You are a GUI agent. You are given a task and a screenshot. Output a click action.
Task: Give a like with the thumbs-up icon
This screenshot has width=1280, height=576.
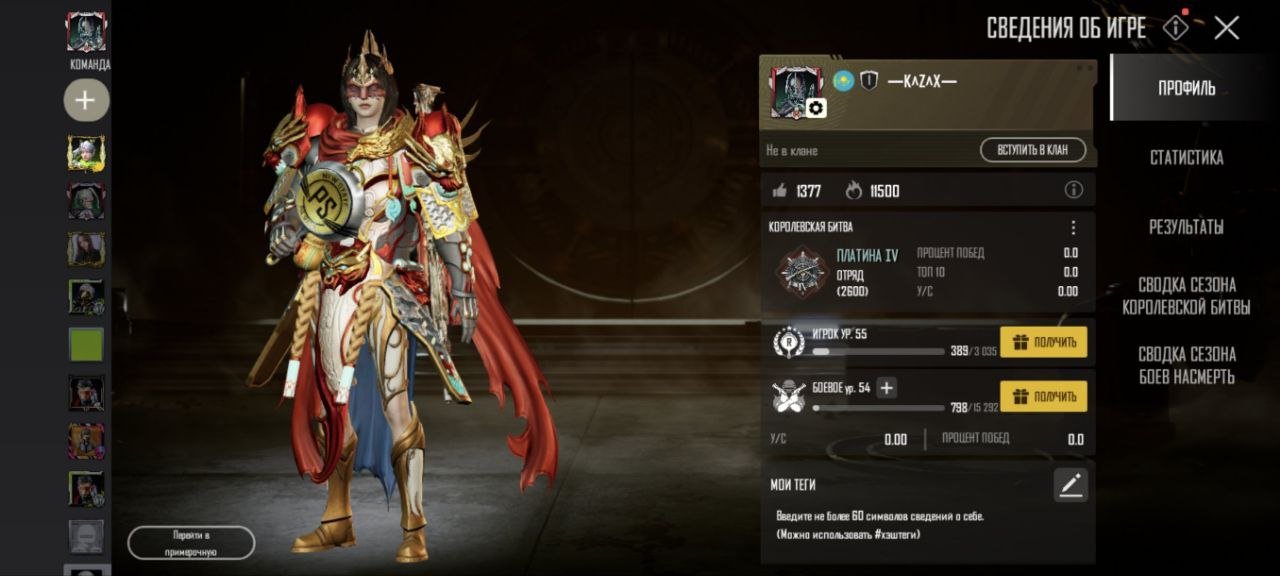pyautogui.click(x=780, y=190)
